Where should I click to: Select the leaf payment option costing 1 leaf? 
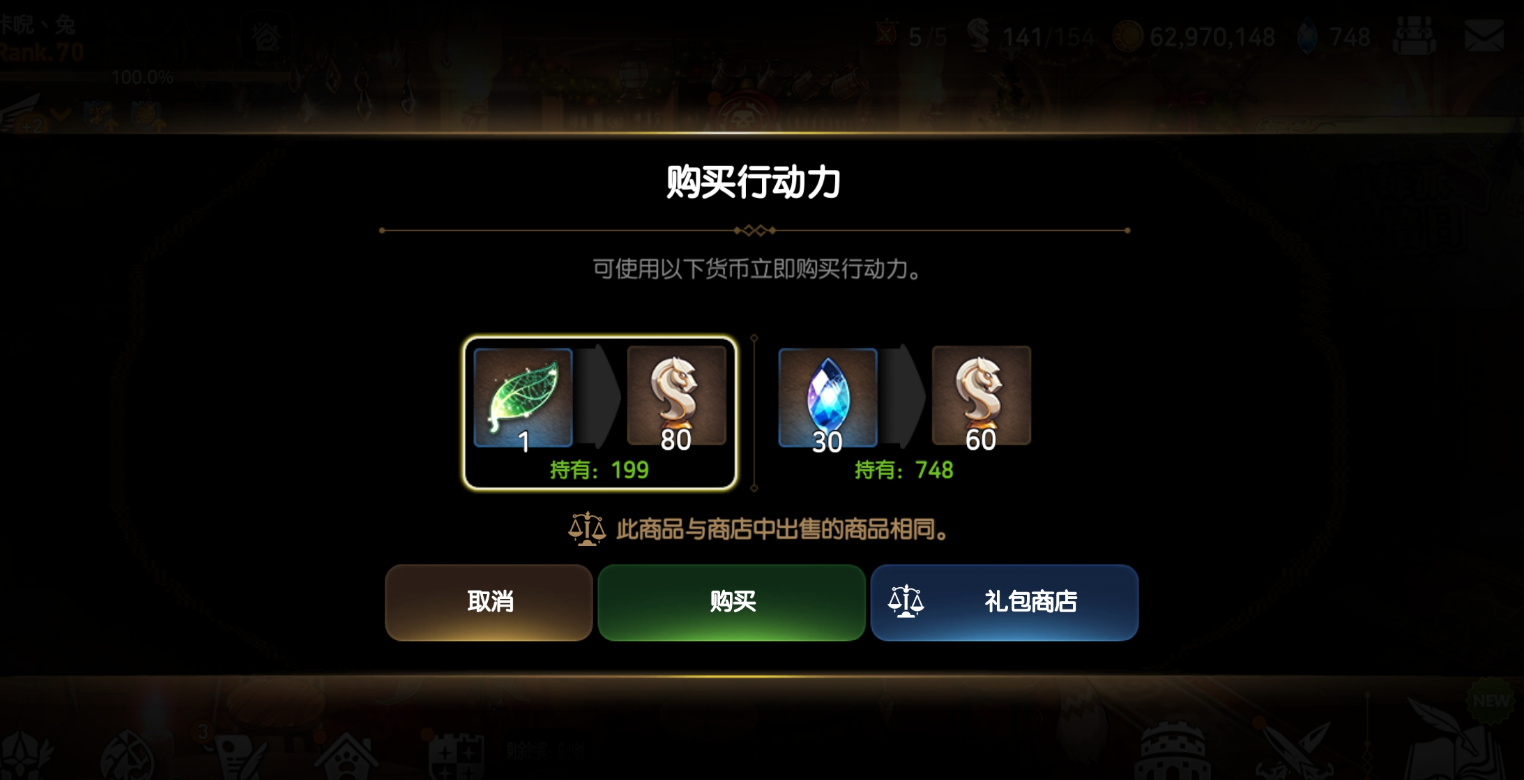(600, 413)
